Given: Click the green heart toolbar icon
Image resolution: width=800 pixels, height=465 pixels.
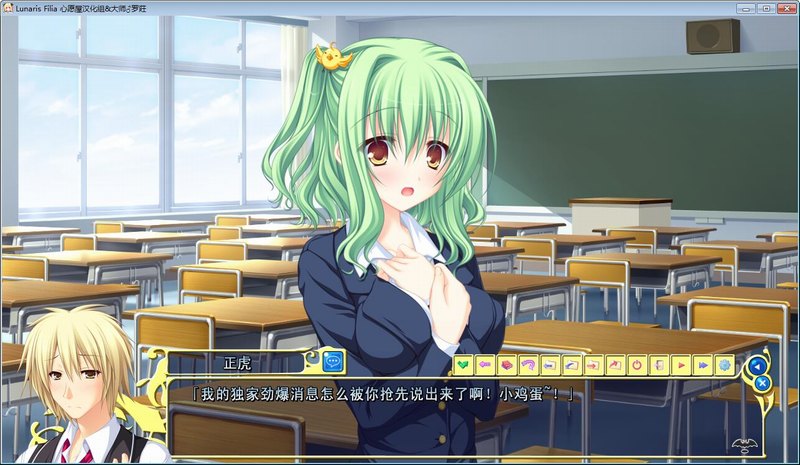Looking at the screenshot, I should click(463, 365).
